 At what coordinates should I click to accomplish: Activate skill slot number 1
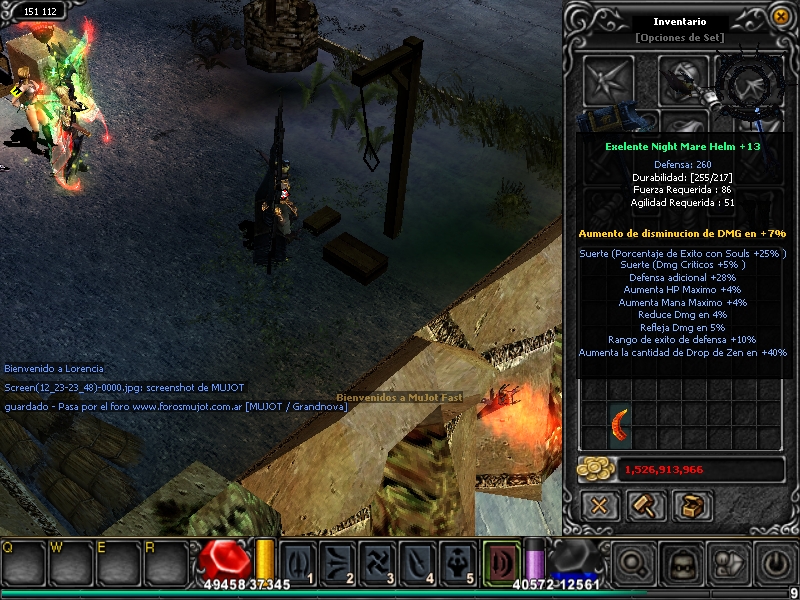298,564
